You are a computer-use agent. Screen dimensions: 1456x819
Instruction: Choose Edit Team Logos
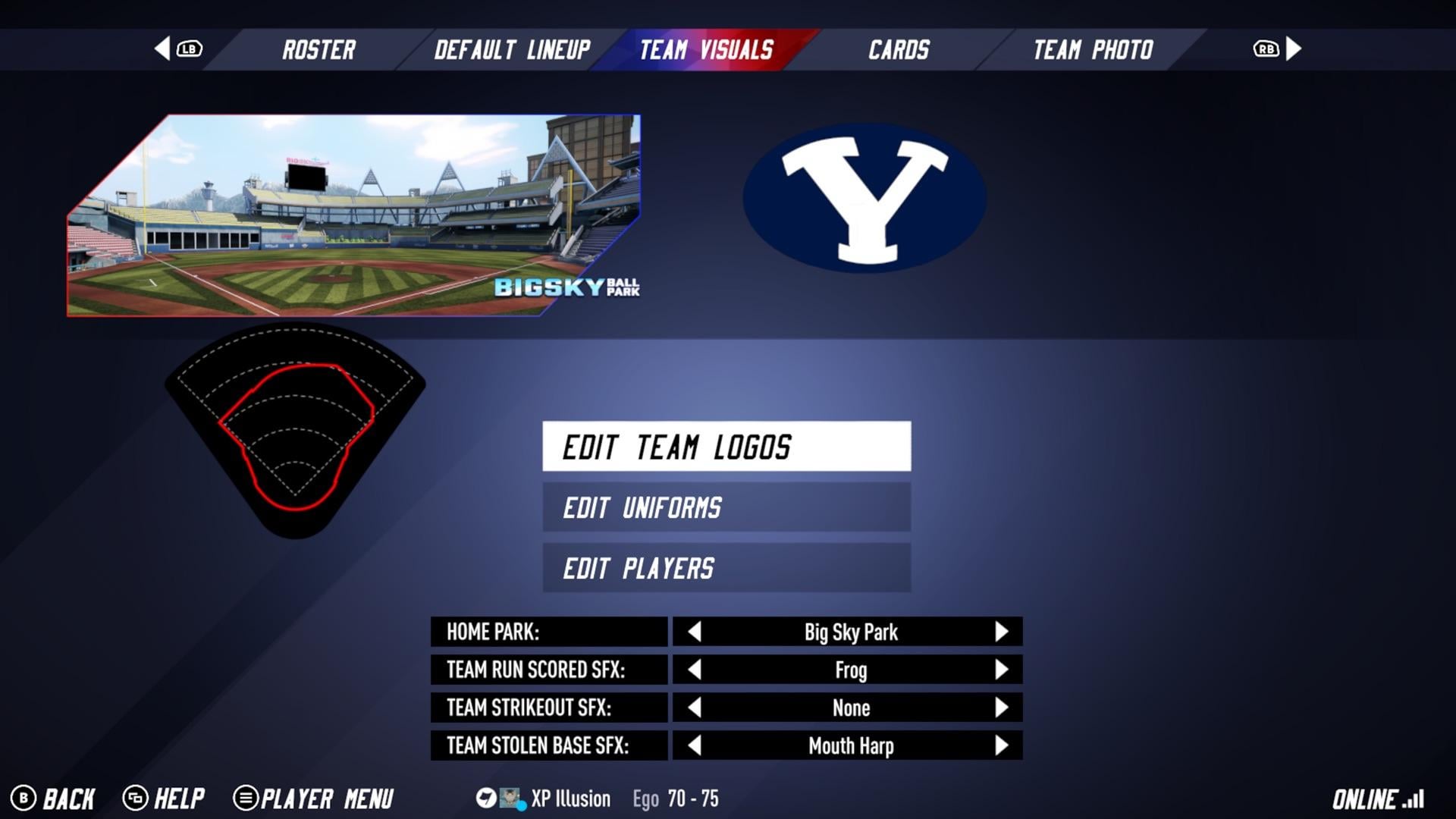[726, 447]
